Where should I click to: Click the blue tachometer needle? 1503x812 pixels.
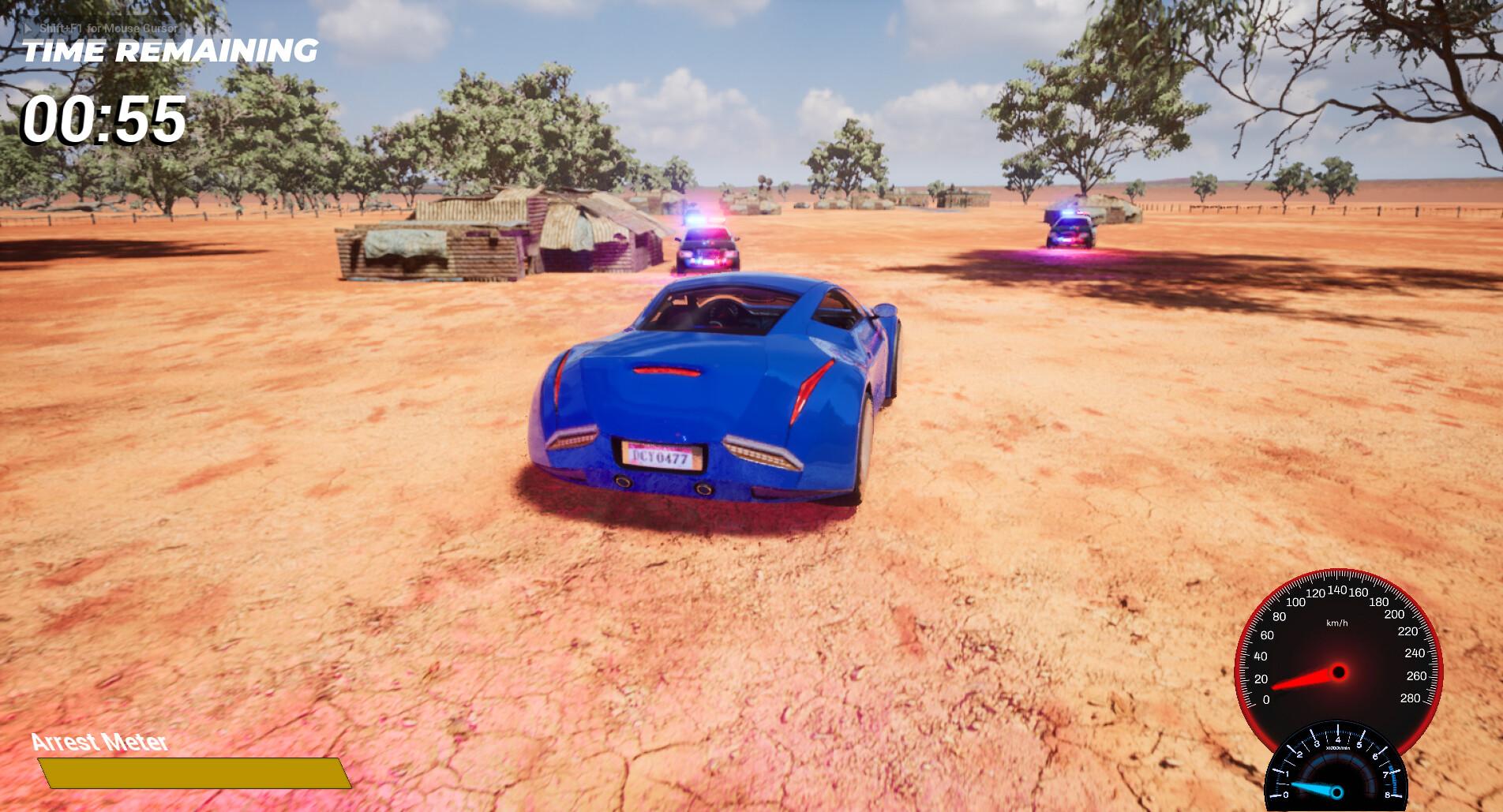pos(1312,788)
